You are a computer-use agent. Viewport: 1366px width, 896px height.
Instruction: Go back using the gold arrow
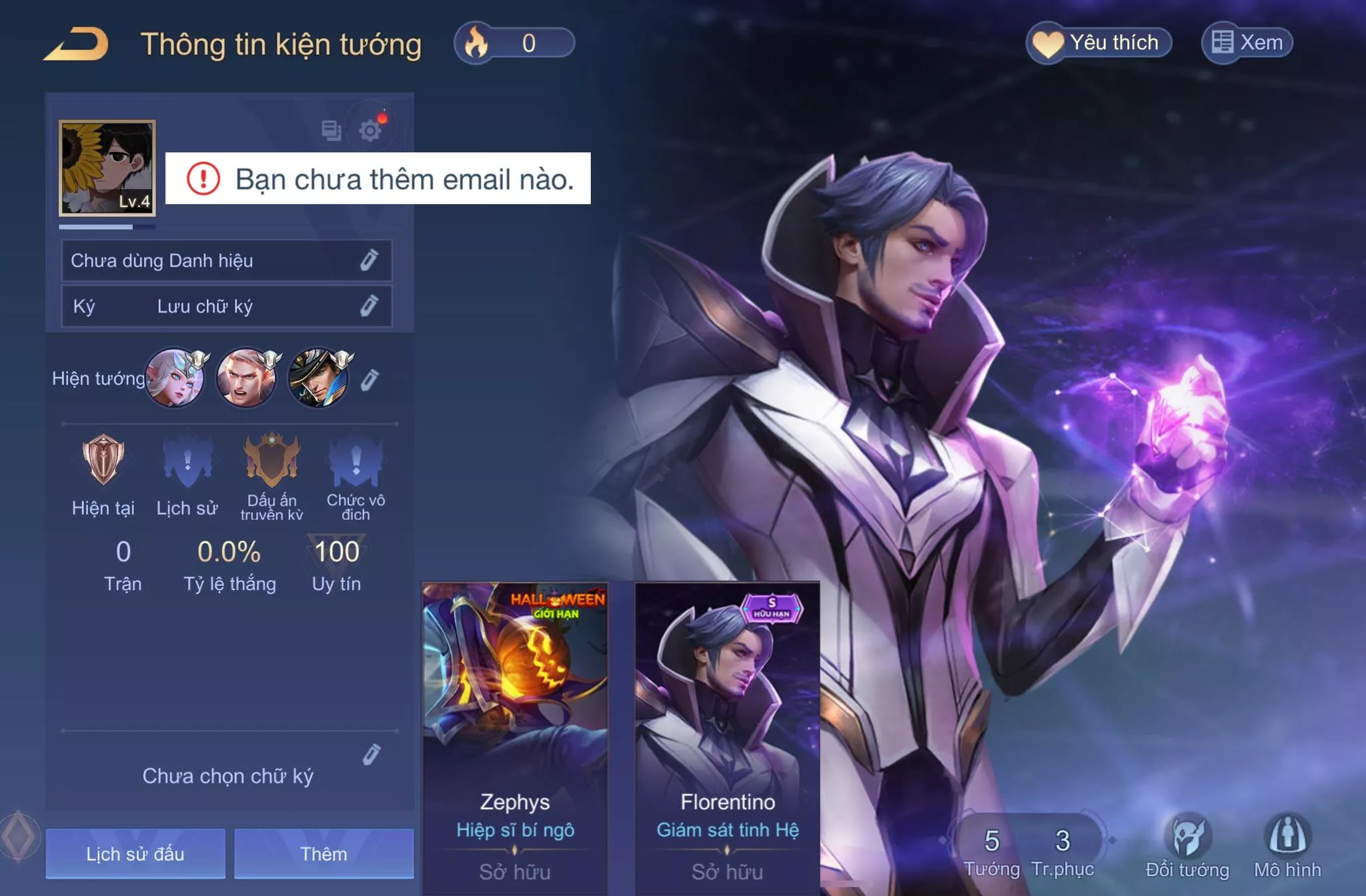pyautogui.click(x=76, y=44)
